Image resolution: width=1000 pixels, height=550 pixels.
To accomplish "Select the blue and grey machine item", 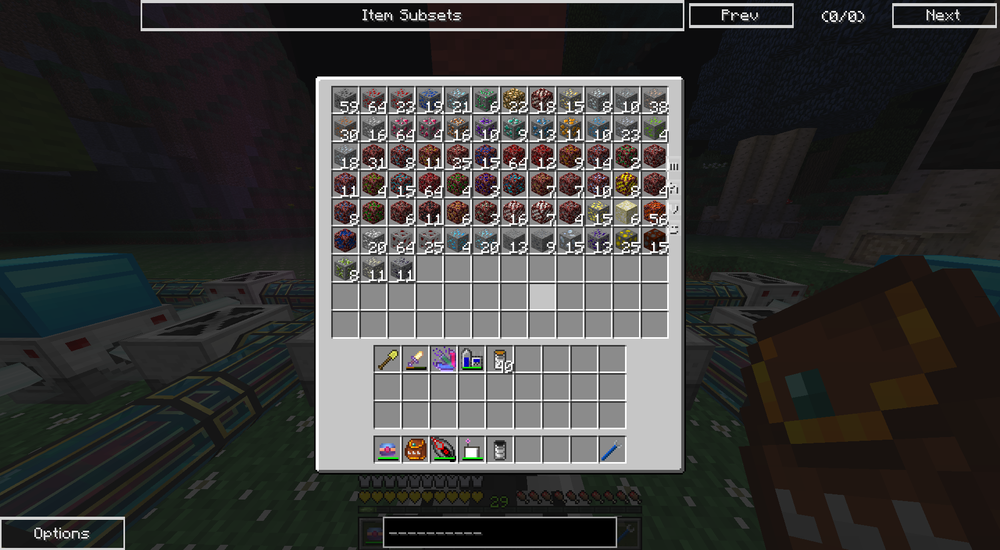I will (472, 359).
